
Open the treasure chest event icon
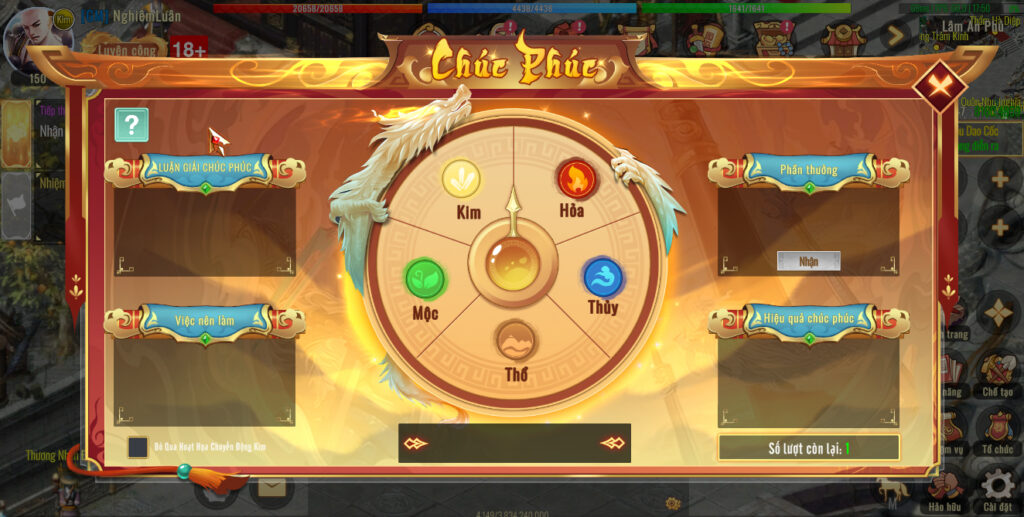click(x=770, y=38)
